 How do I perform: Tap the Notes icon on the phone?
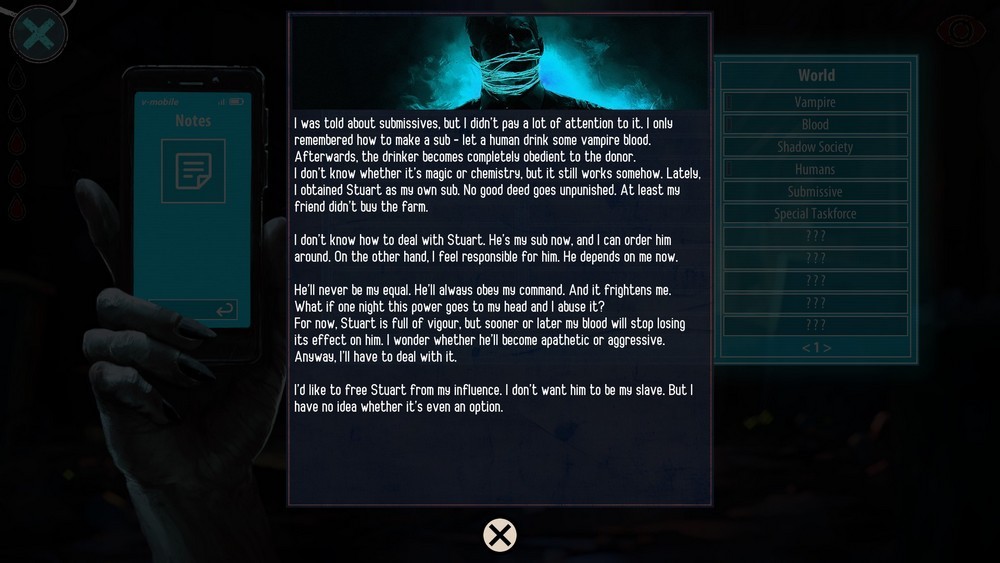click(193, 171)
